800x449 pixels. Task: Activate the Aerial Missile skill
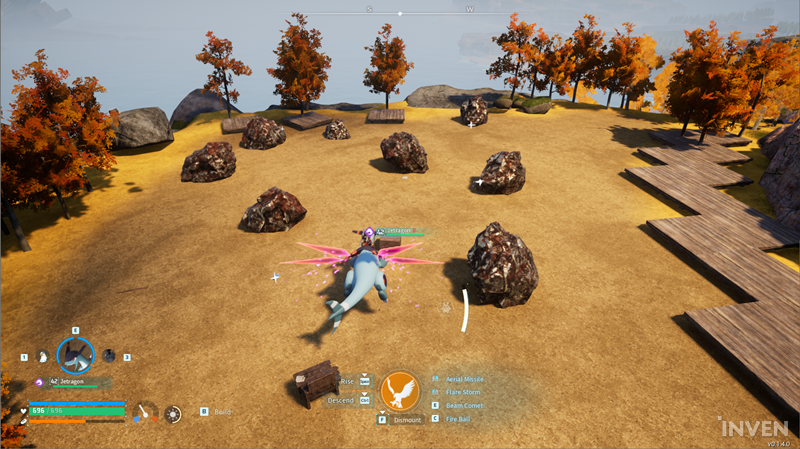coord(464,380)
